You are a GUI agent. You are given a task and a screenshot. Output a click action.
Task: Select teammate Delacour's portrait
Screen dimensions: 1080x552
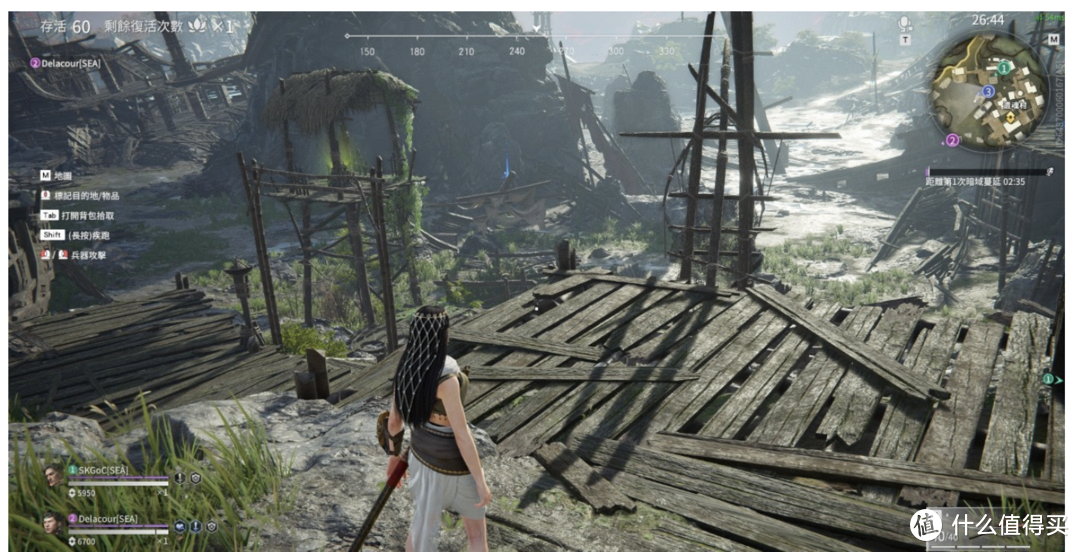tap(53, 524)
